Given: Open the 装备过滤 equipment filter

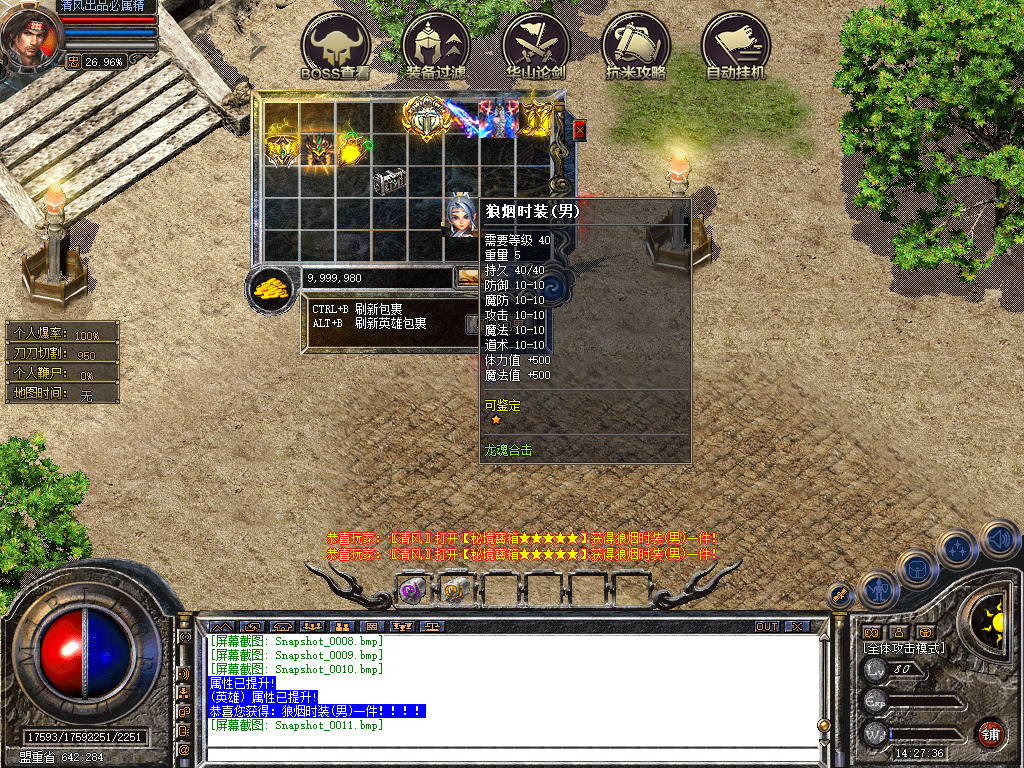Looking at the screenshot, I should click(x=436, y=45).
